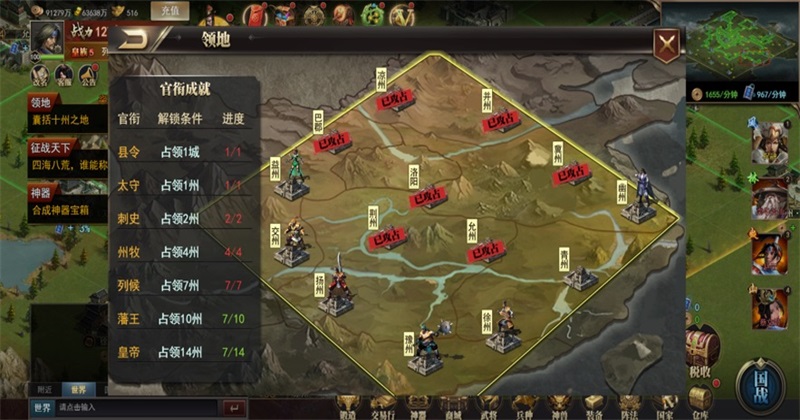
Task: Open the minimap in the corner
Action: 738,43
